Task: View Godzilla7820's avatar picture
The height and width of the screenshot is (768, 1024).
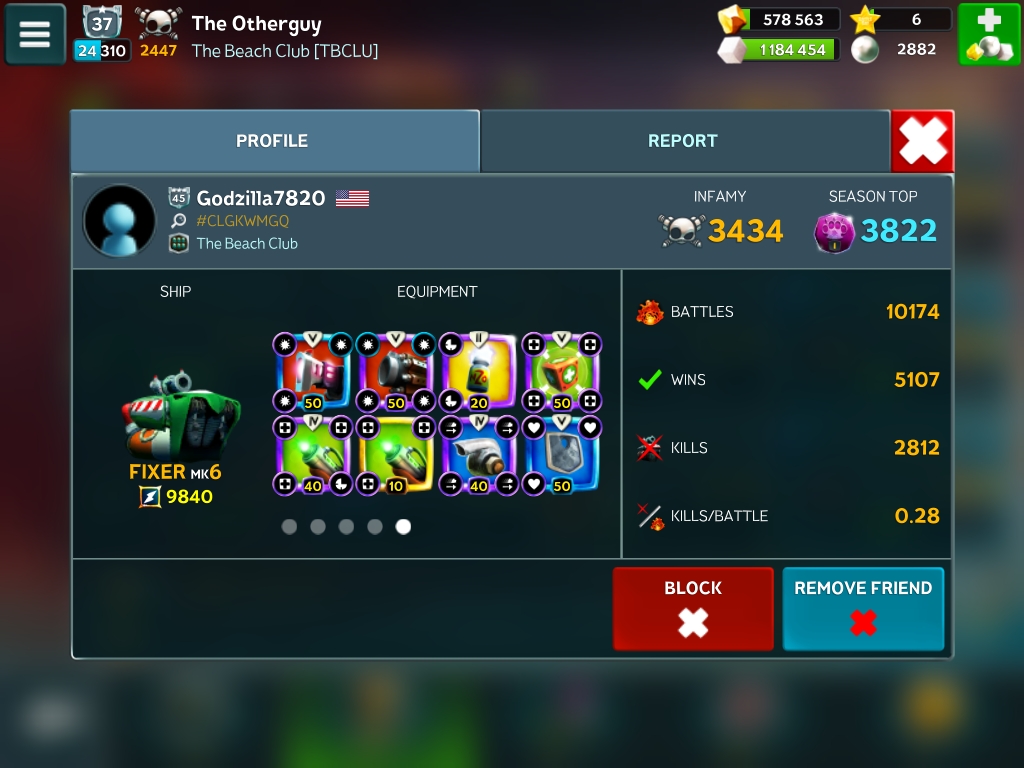Action: 120,221
